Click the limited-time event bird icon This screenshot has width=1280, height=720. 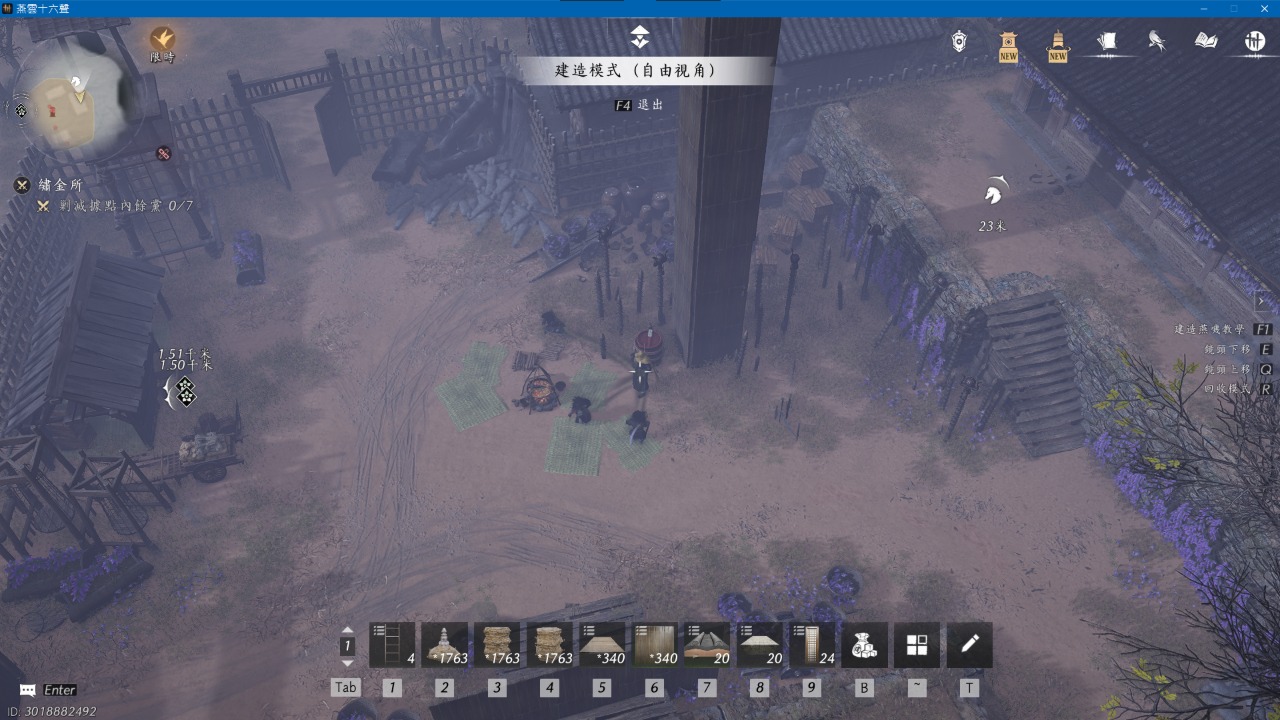point(162,40)
